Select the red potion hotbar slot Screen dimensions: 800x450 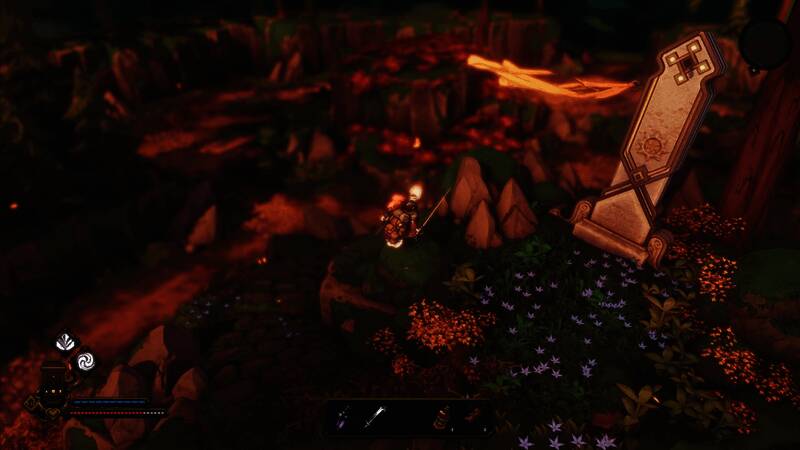click(x=440, y=417)
